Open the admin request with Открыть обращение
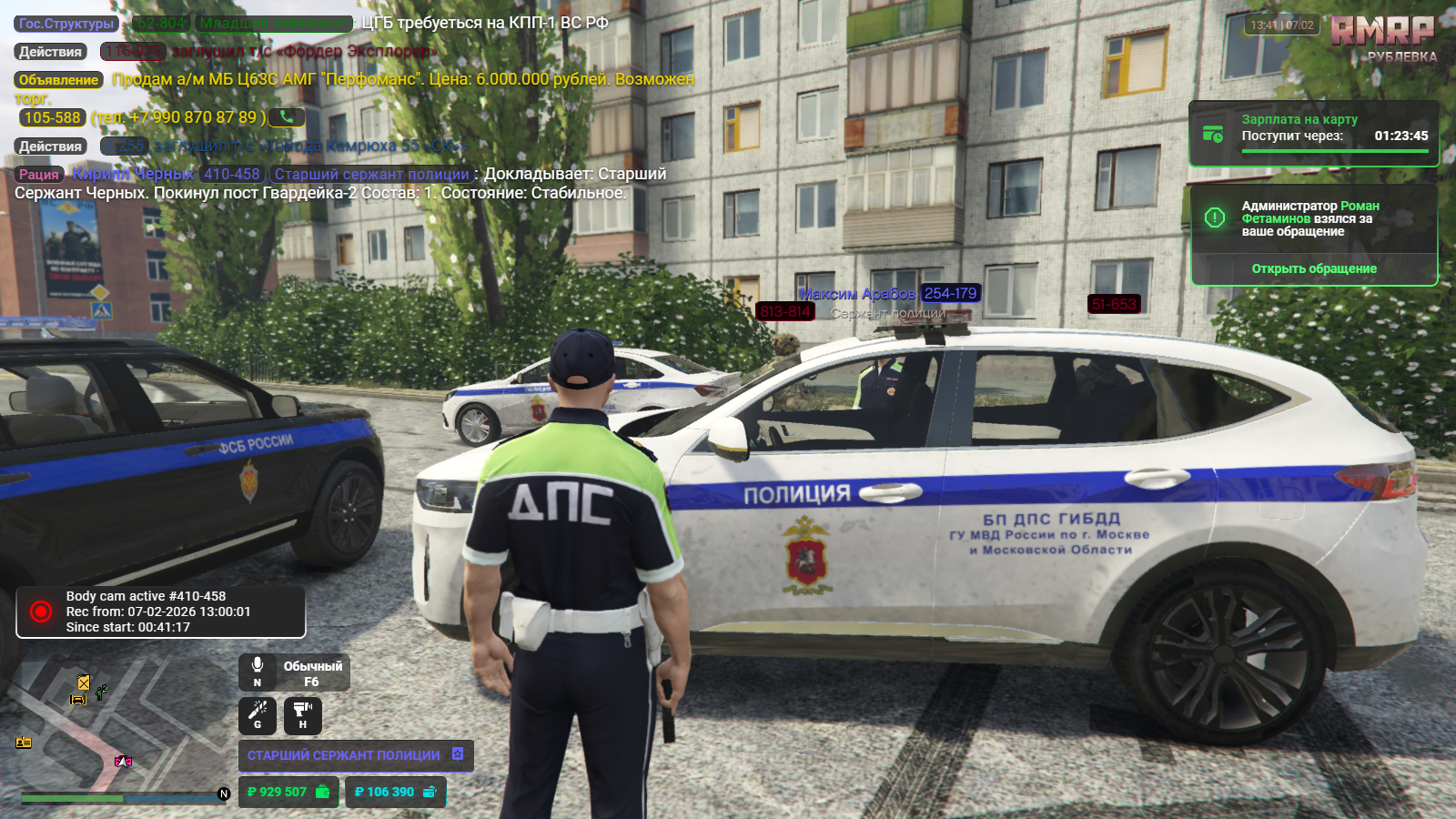Image resolution: width=1456 pixels, height=819 pixels. (x=1313, y=268)
